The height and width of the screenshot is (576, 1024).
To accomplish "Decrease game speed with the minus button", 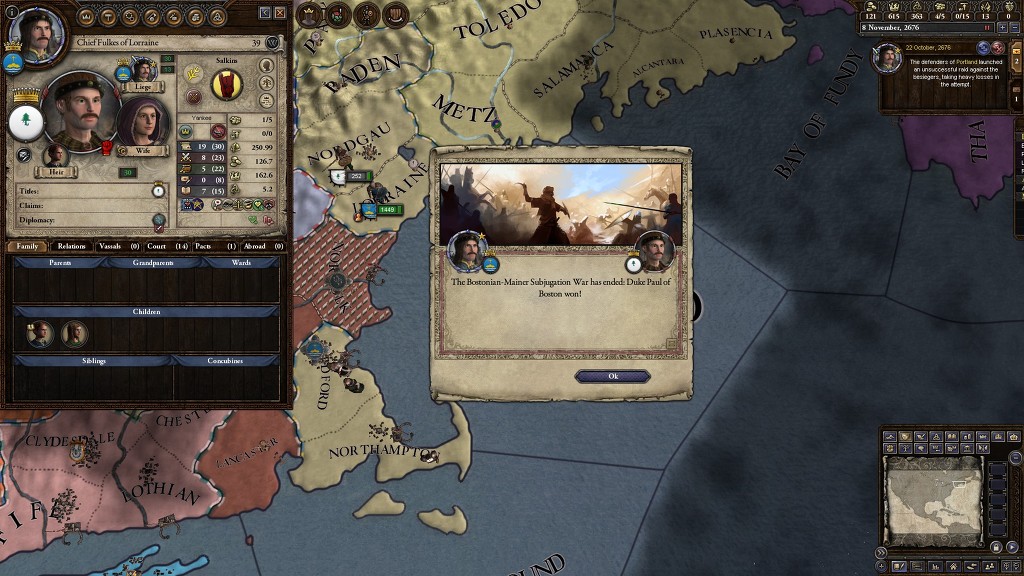I will click(1016, 28).
